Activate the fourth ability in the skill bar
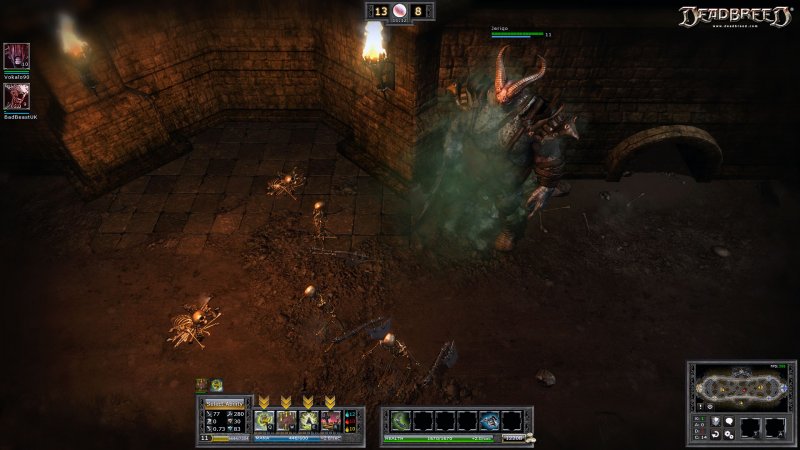800x450 pixels. [x=329, y=420]
